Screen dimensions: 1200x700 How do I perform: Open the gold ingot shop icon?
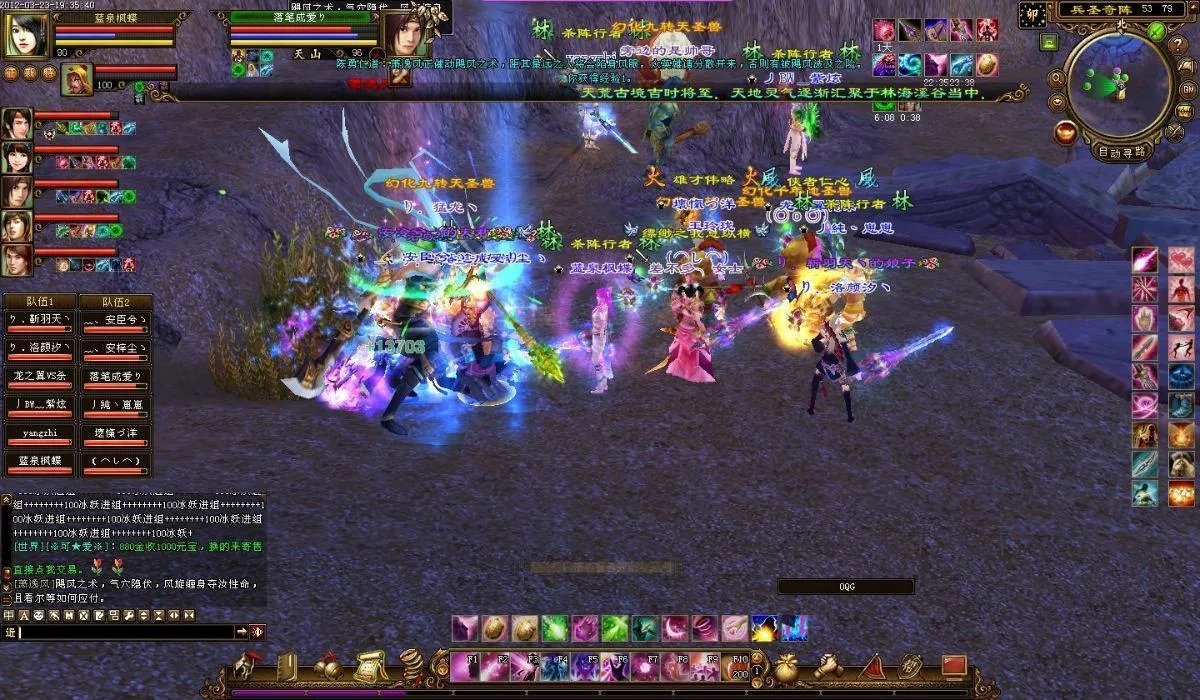click(1065, 131)
